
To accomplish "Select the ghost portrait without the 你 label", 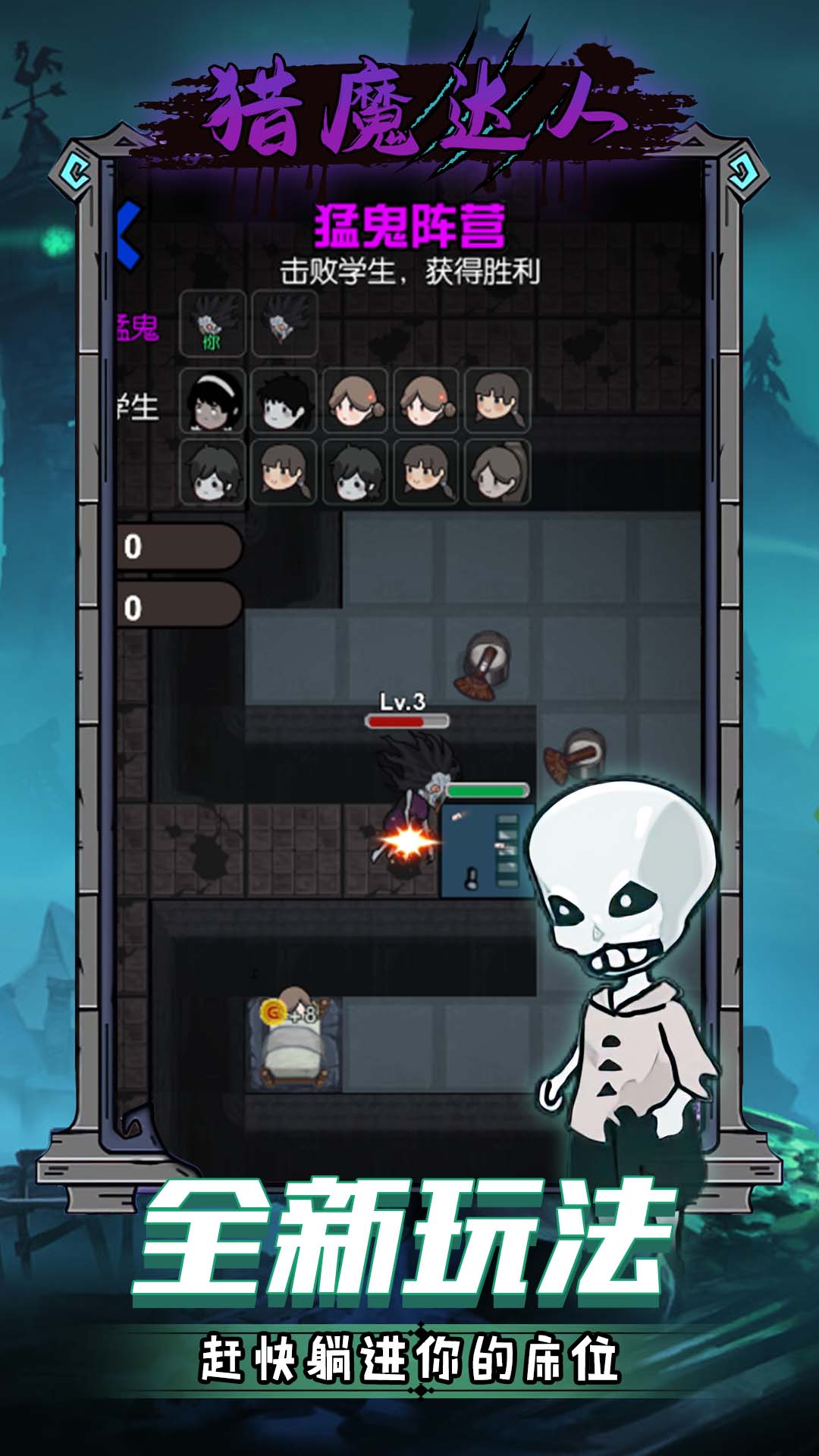I will pos(284,323).
